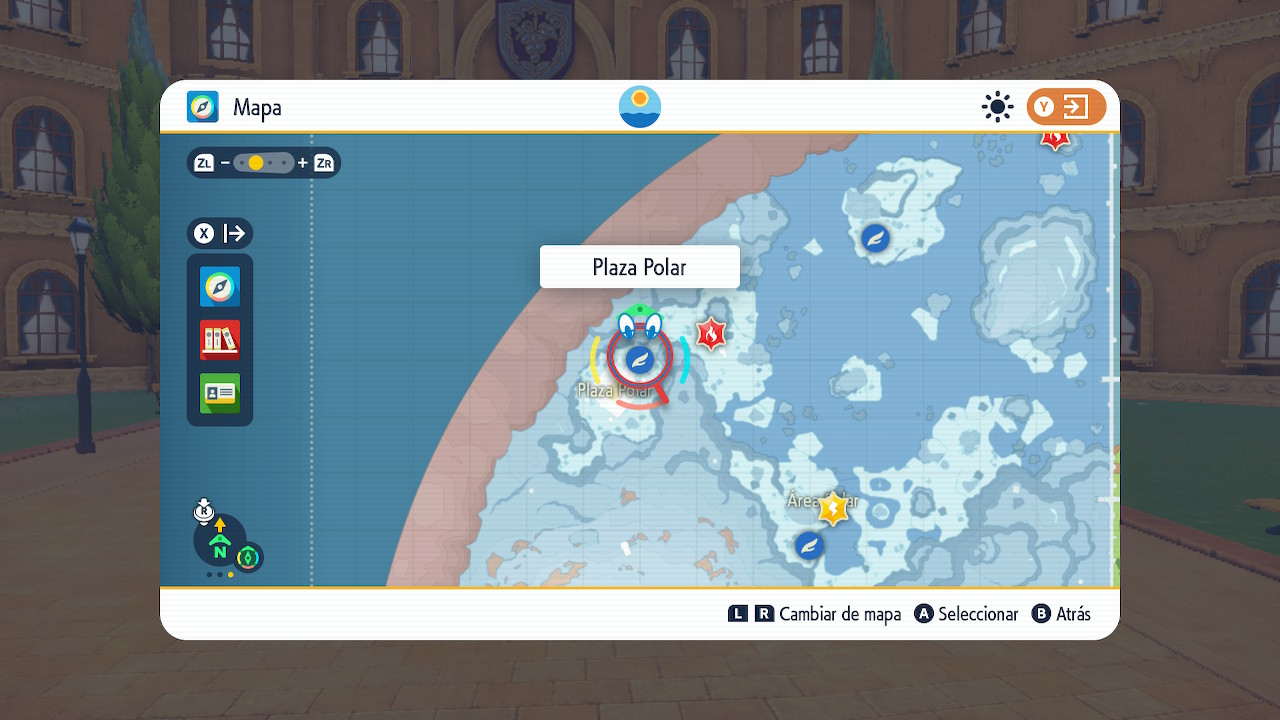Pick the fly point on the northern island
The image size is (1280, 720).
(876, 238)
